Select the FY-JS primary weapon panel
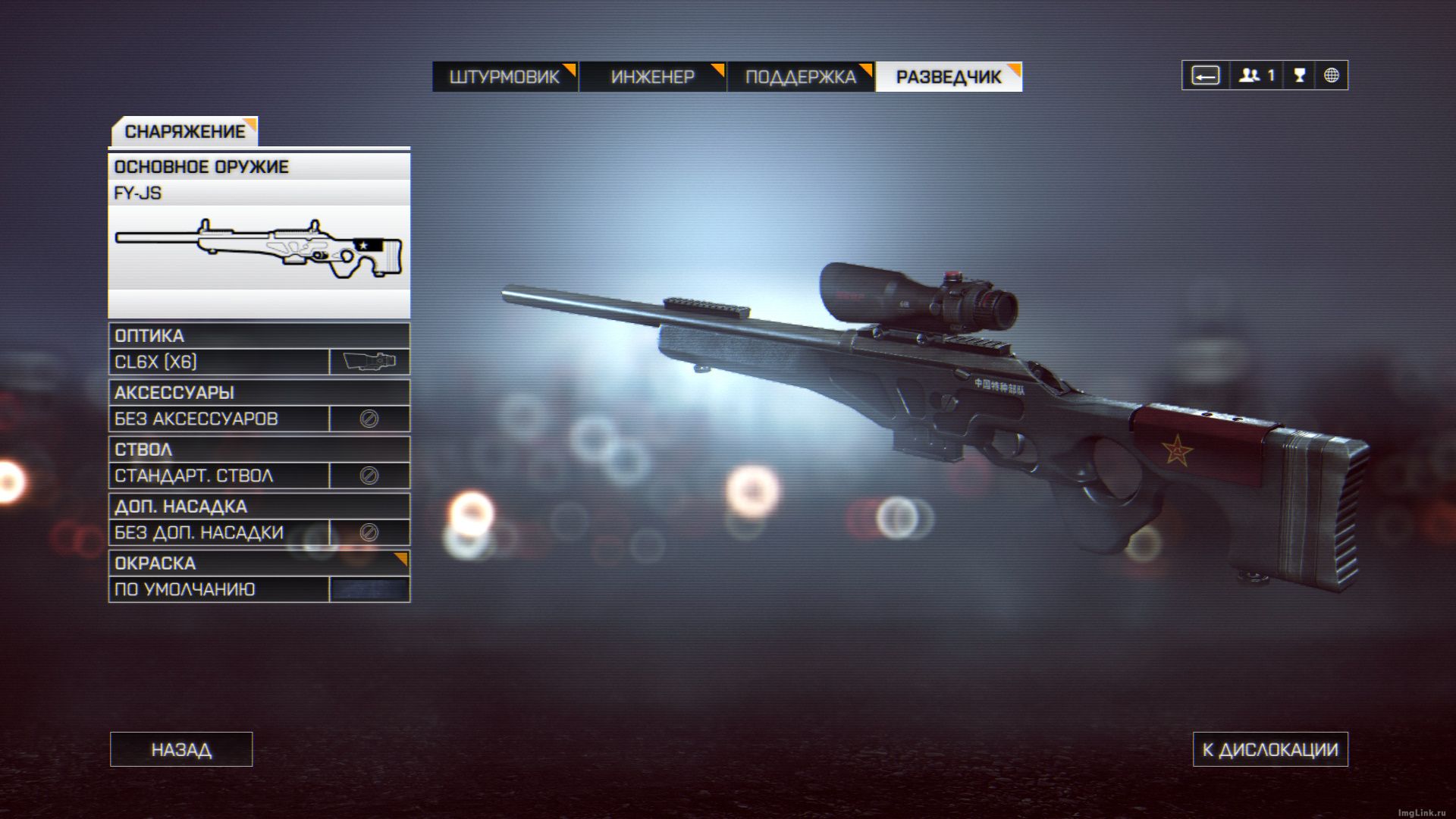The image size is (1456, 819). 259,235
